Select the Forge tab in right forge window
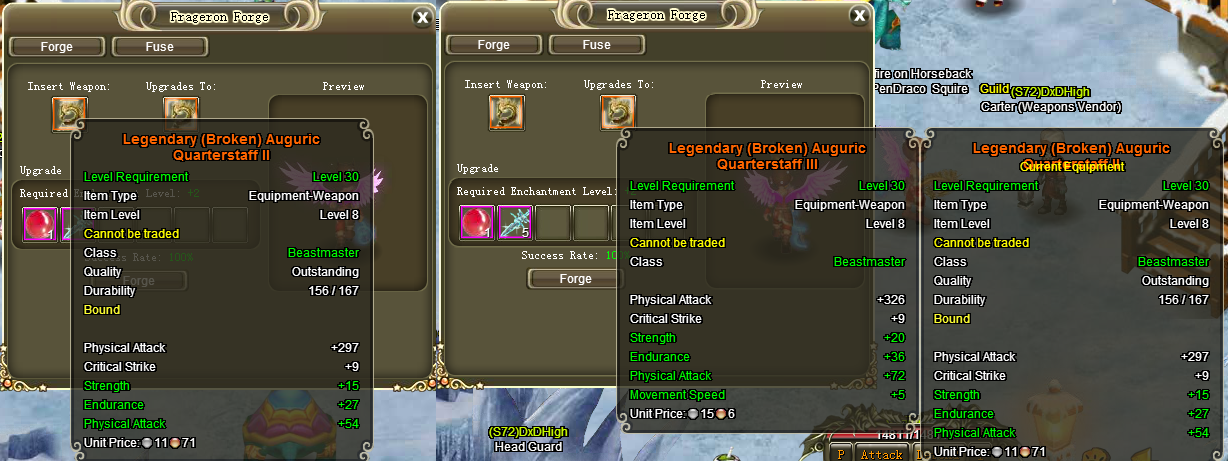1228x461 pixels. [493, 44]
